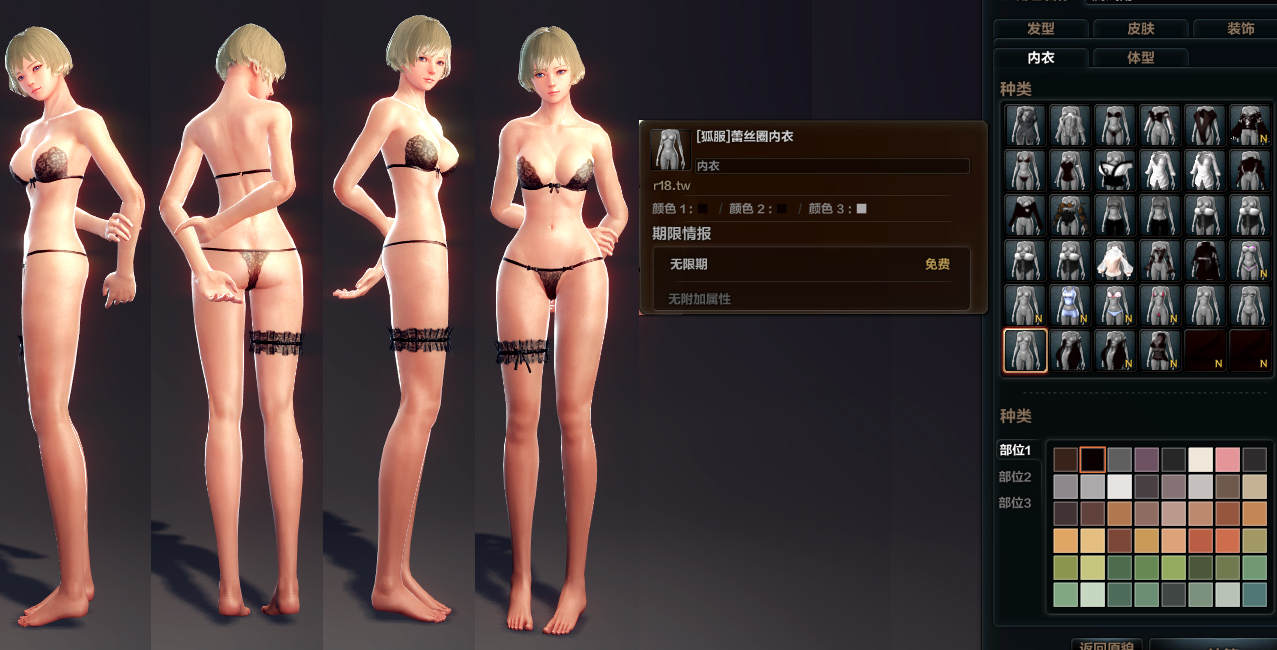Open the 皮肤 skin tab
Screen dimensions: 1277x650
click(1140, 29)
